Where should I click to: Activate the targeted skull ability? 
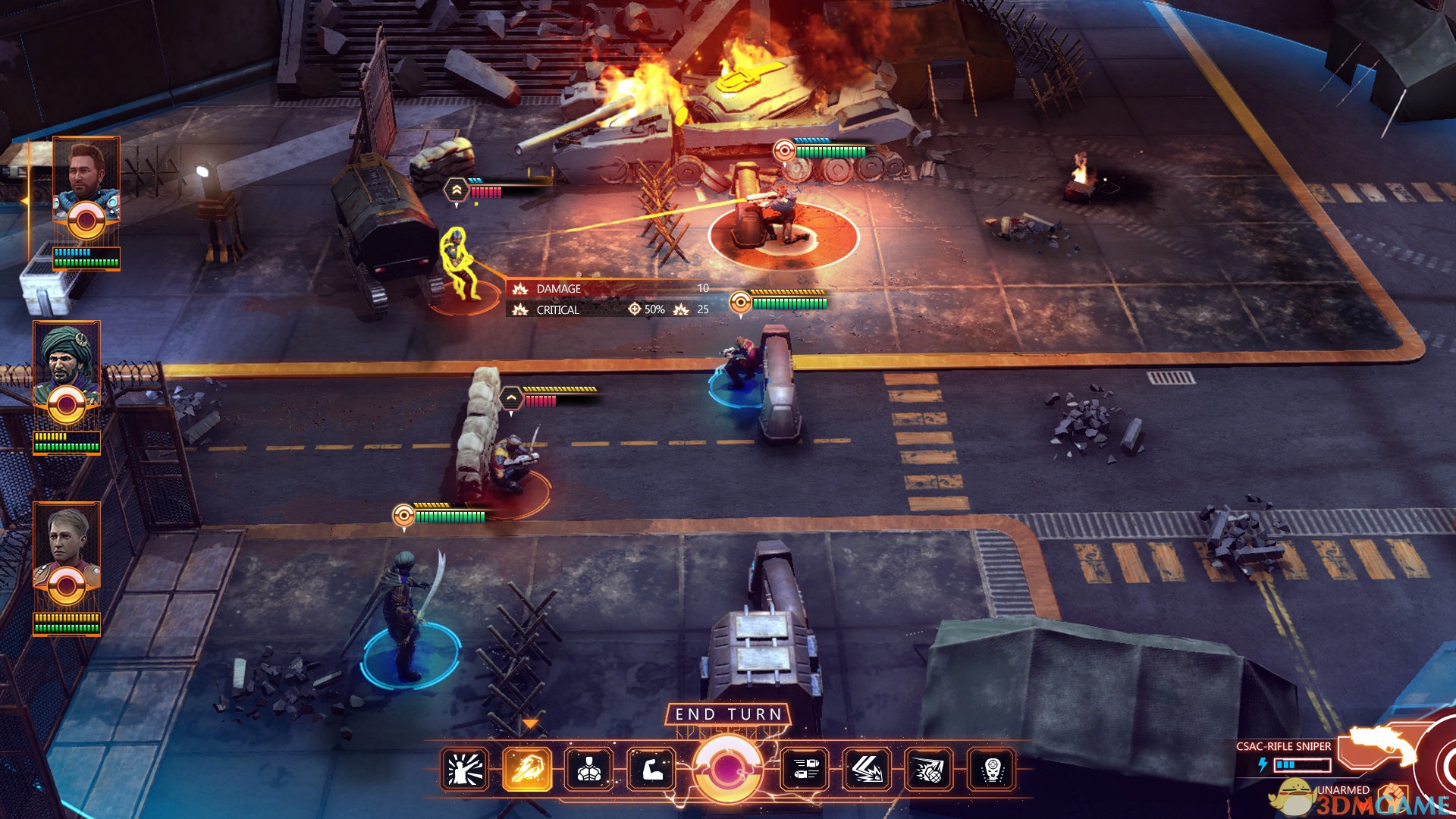(x=992, y=770)
